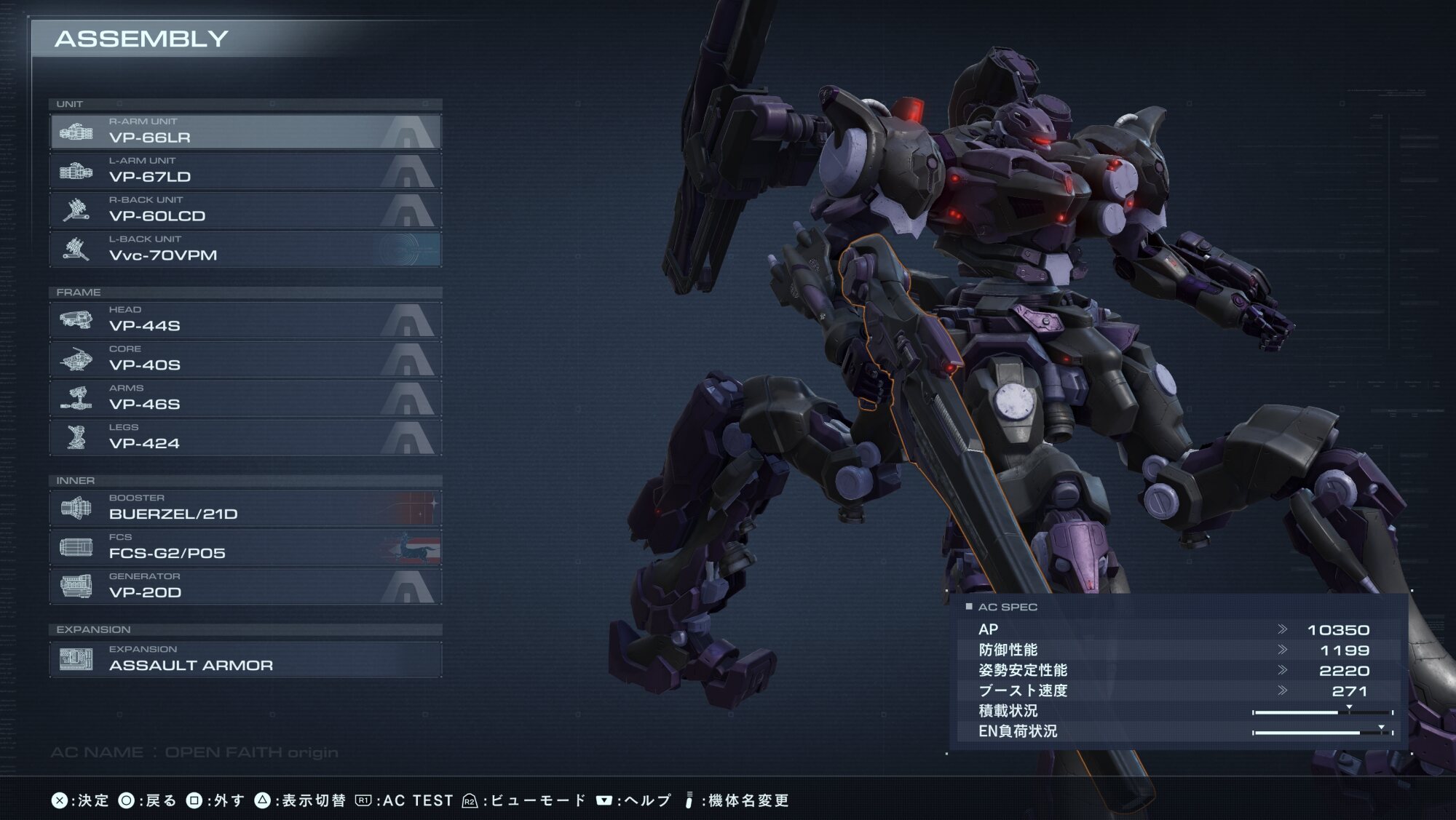Select the ASSAULT ARMOR expansion slot
This screenshot has width=1456, height=820.
(245, 659)
